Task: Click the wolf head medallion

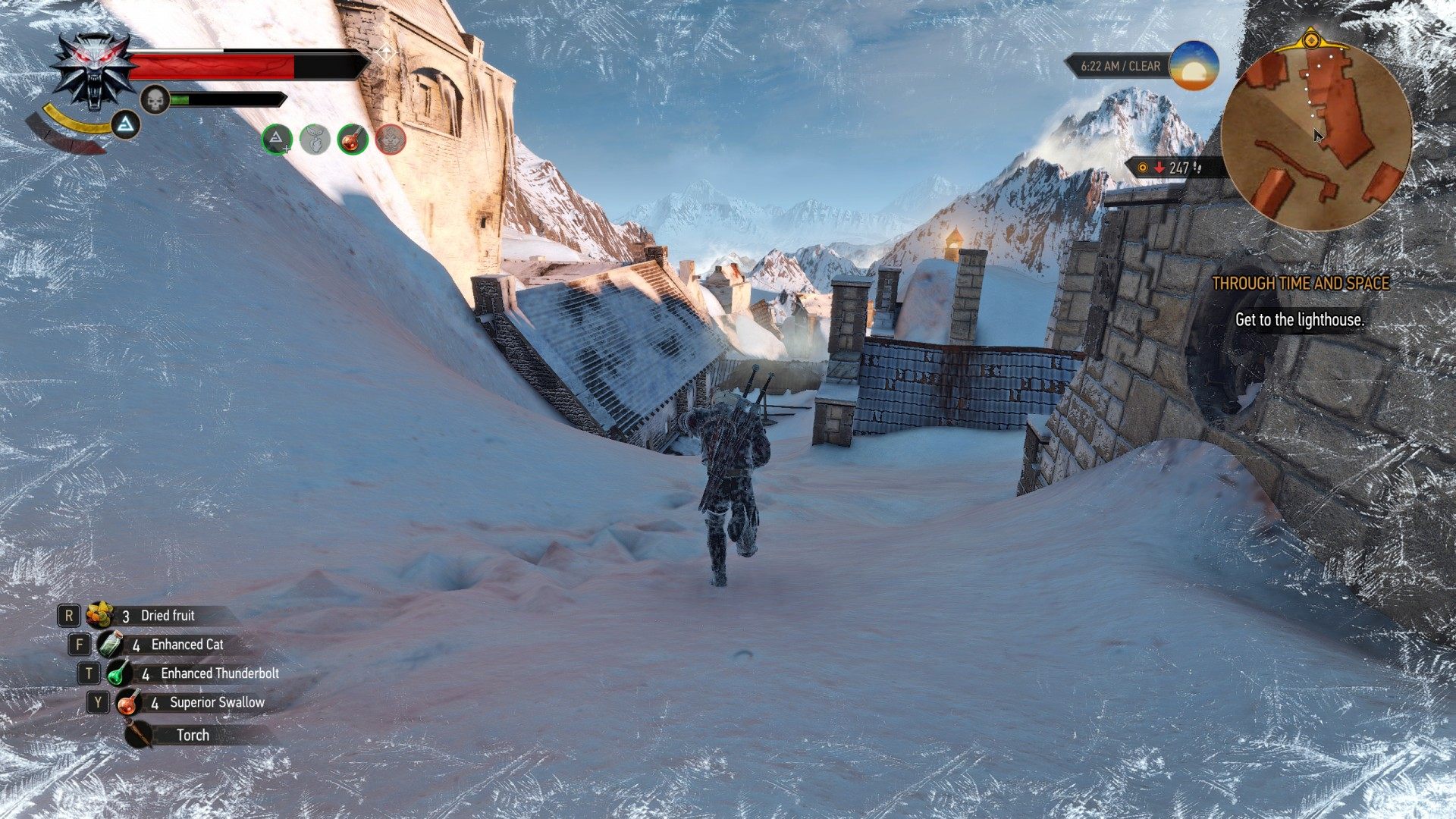Action: (92, 71)
